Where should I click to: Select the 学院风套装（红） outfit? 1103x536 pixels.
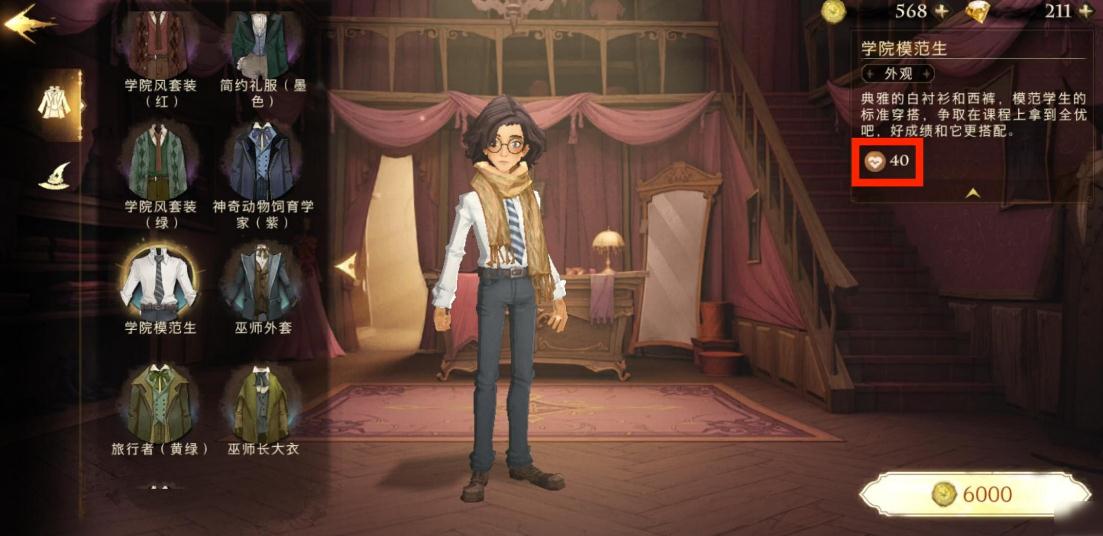(x=160, y=46)
